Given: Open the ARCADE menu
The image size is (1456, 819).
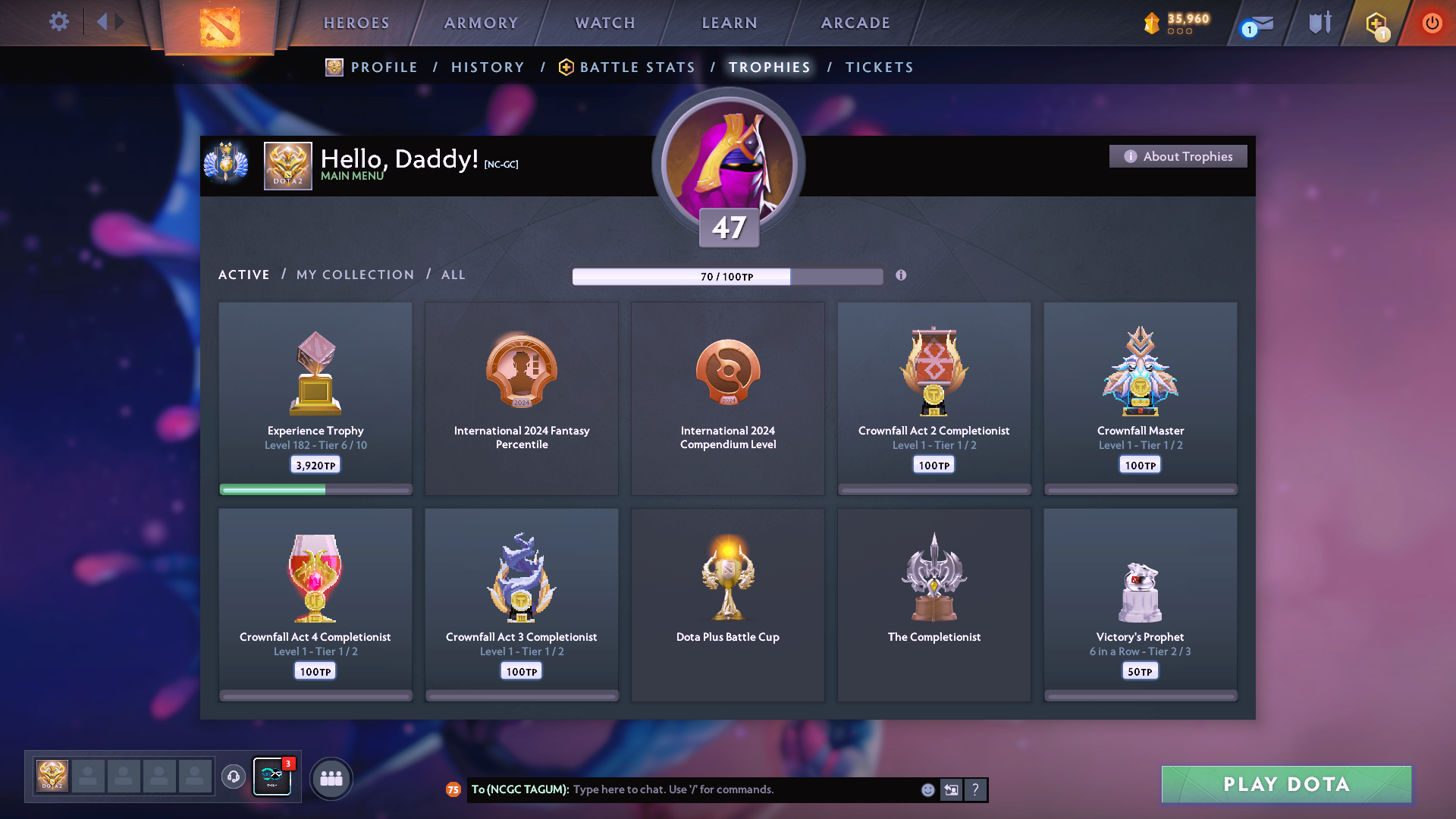Looking at the screenshot, I should [855, 23].
